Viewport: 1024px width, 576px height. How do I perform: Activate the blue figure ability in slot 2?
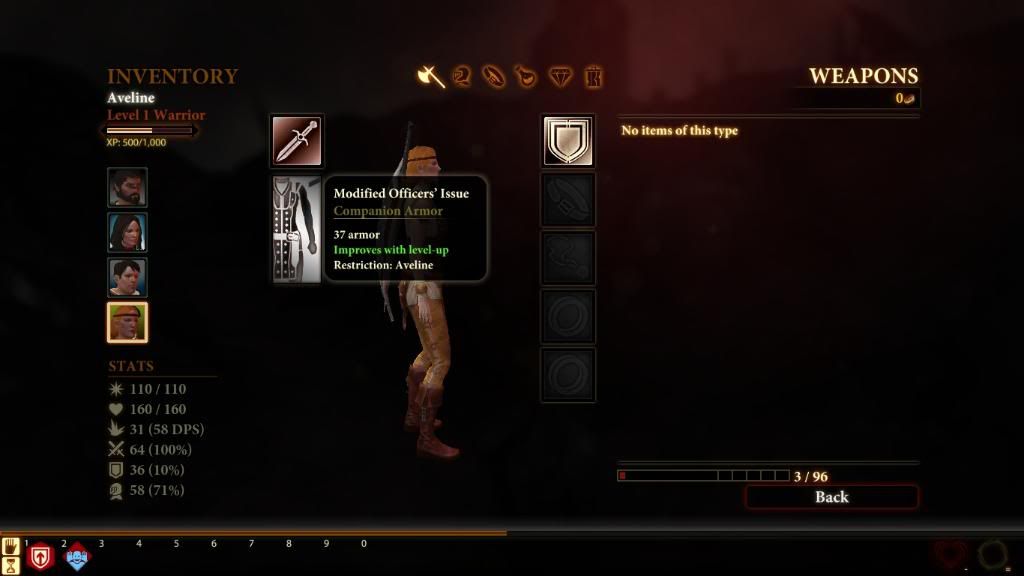[77, 557]
